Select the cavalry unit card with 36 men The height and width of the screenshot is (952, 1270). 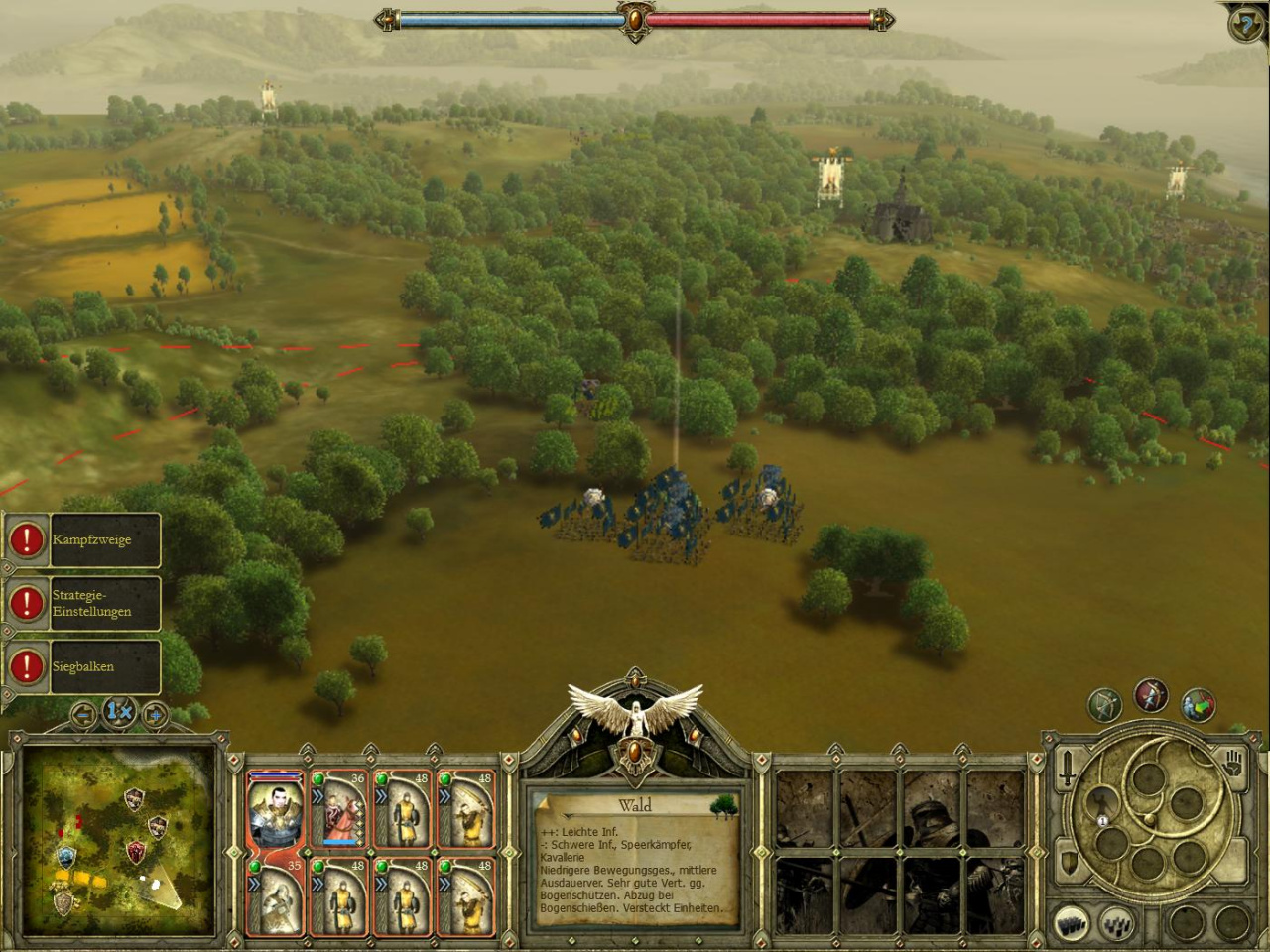pos(339,810)
